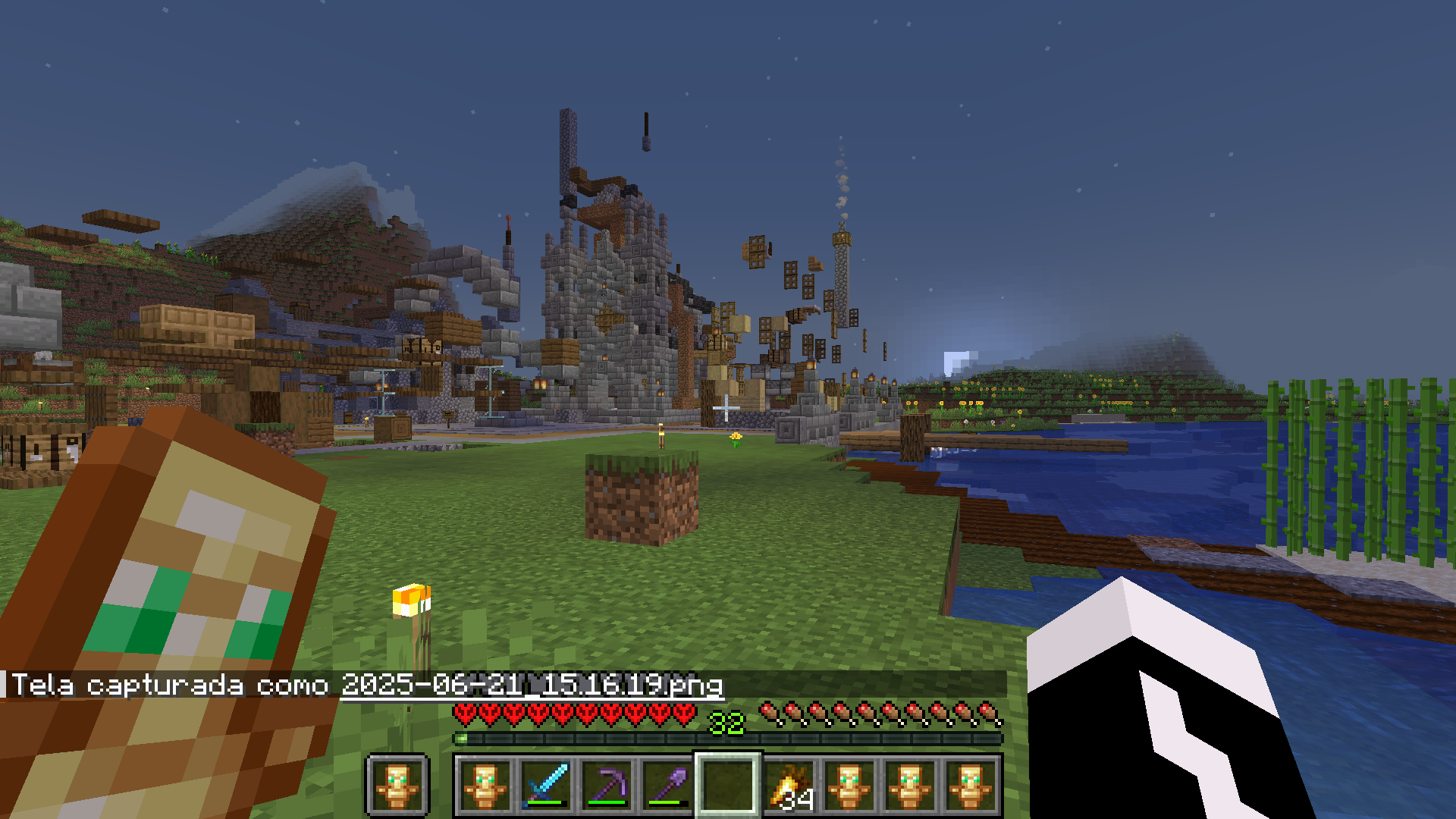Select the purple pickaxe hotbar slot
Viewport: 1456px width, 819px height.
(x=607, y=785)
